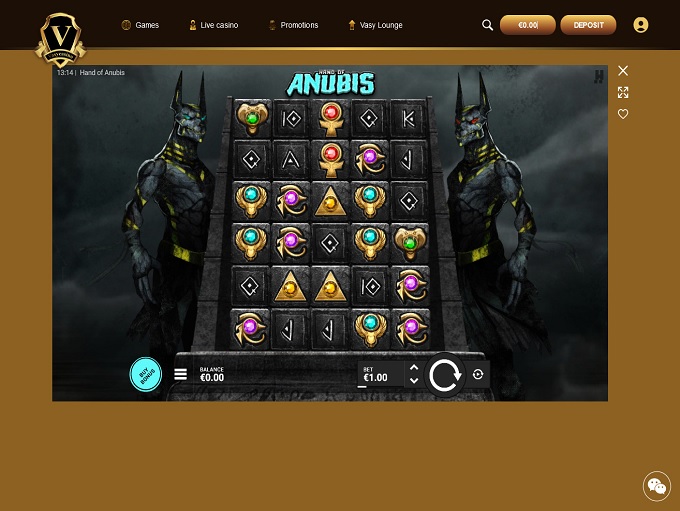Open the live chat support bubble
Image resolution: width=680 pixels, height=511 pixels.
click(x=657, y=486)
